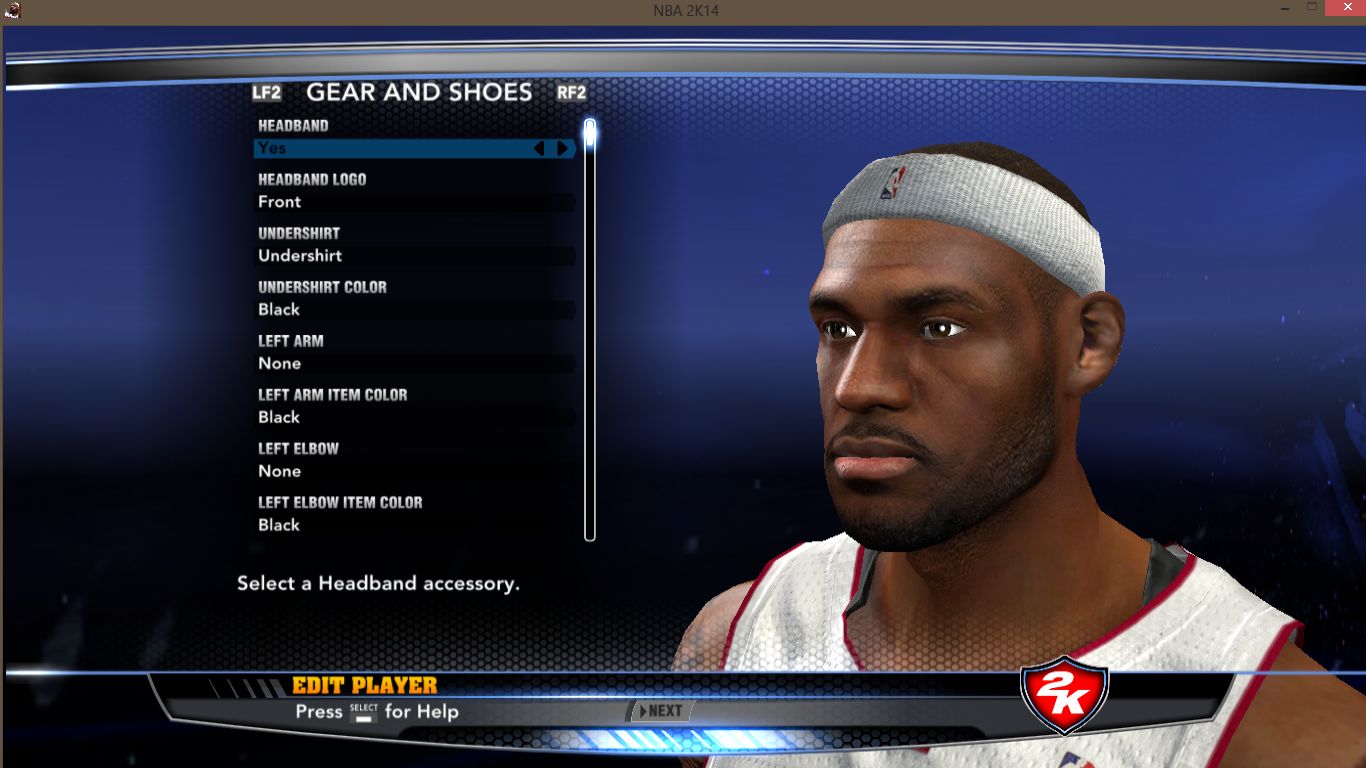Click the left arrow on Headband
The width and height of the screenshot is (1366, 768).
539,148
